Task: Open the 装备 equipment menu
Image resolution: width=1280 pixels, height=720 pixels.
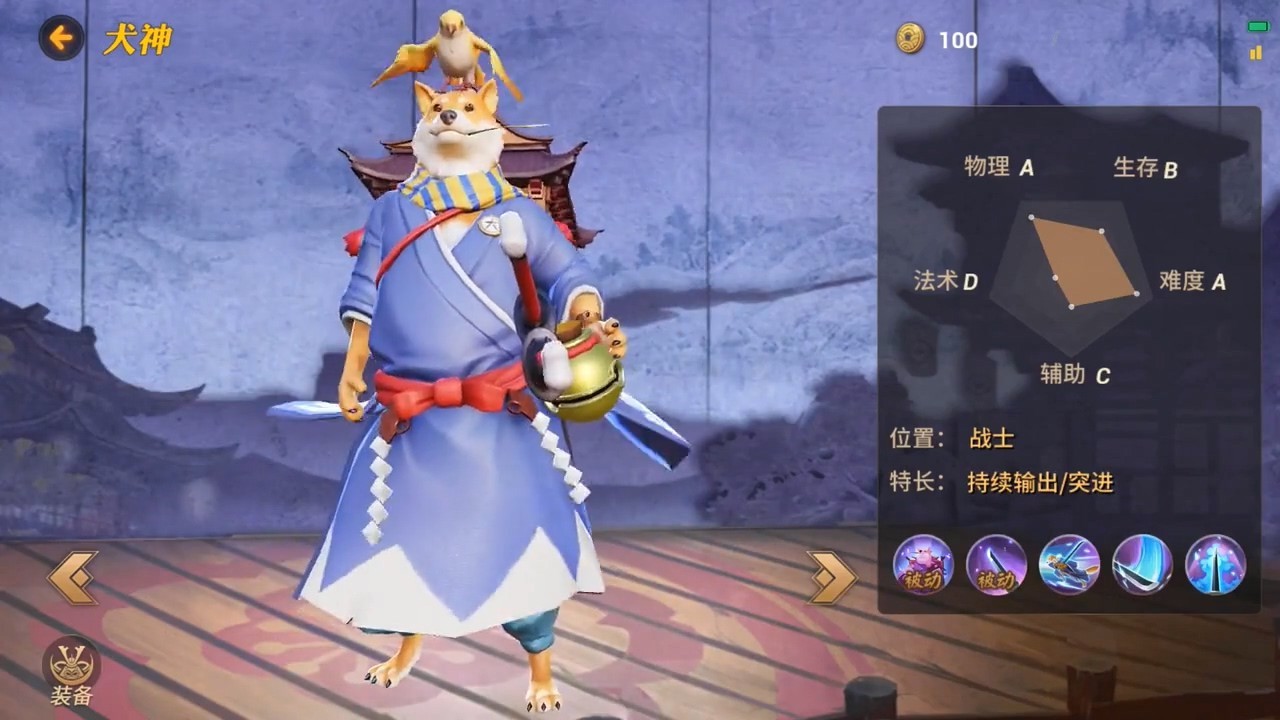Action: [70, 670]
